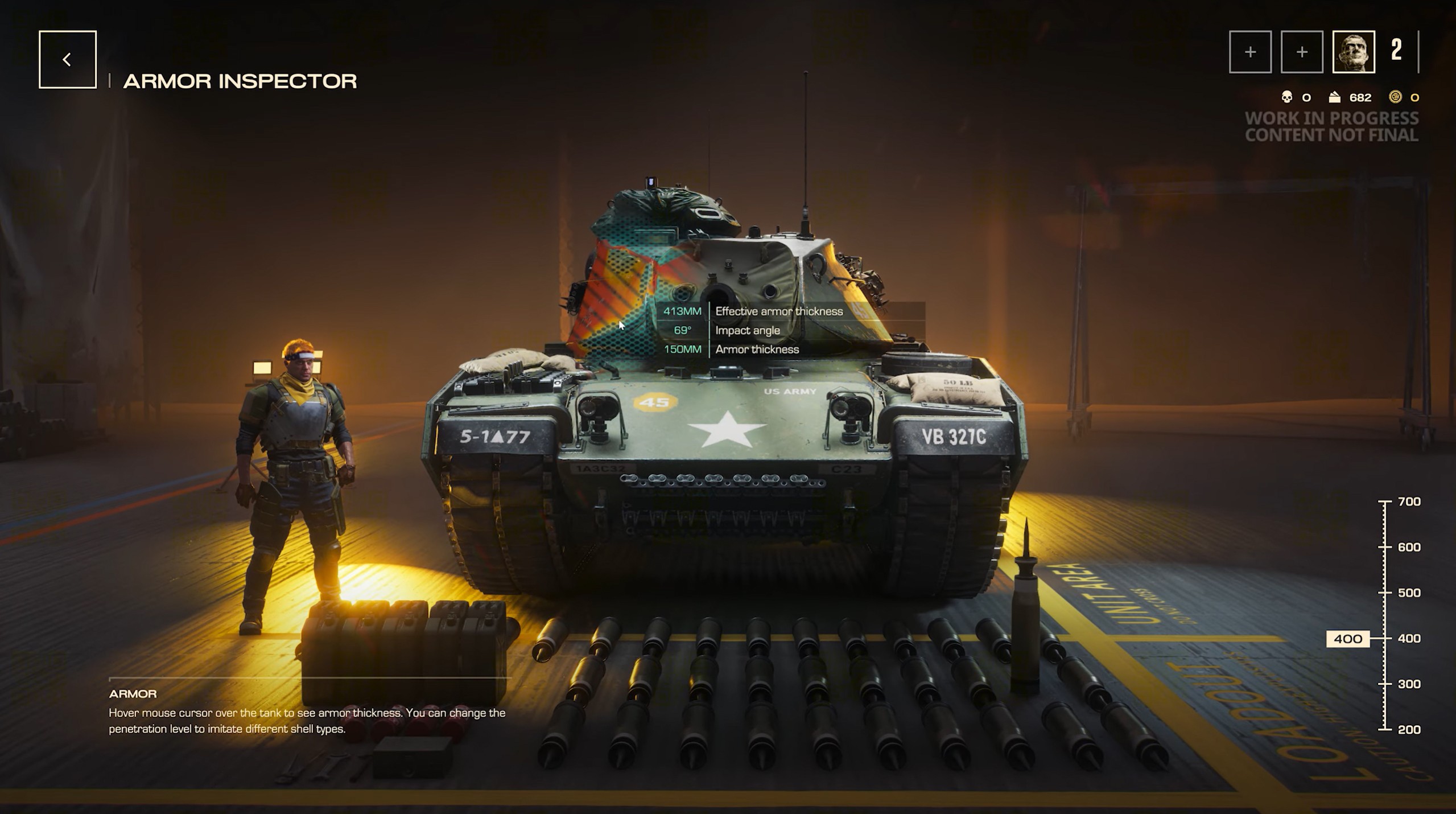This screenshot has height=814, width=1456.
Task: Set penetration scale to the 700 mark
Action: [x=1385, y=502]
